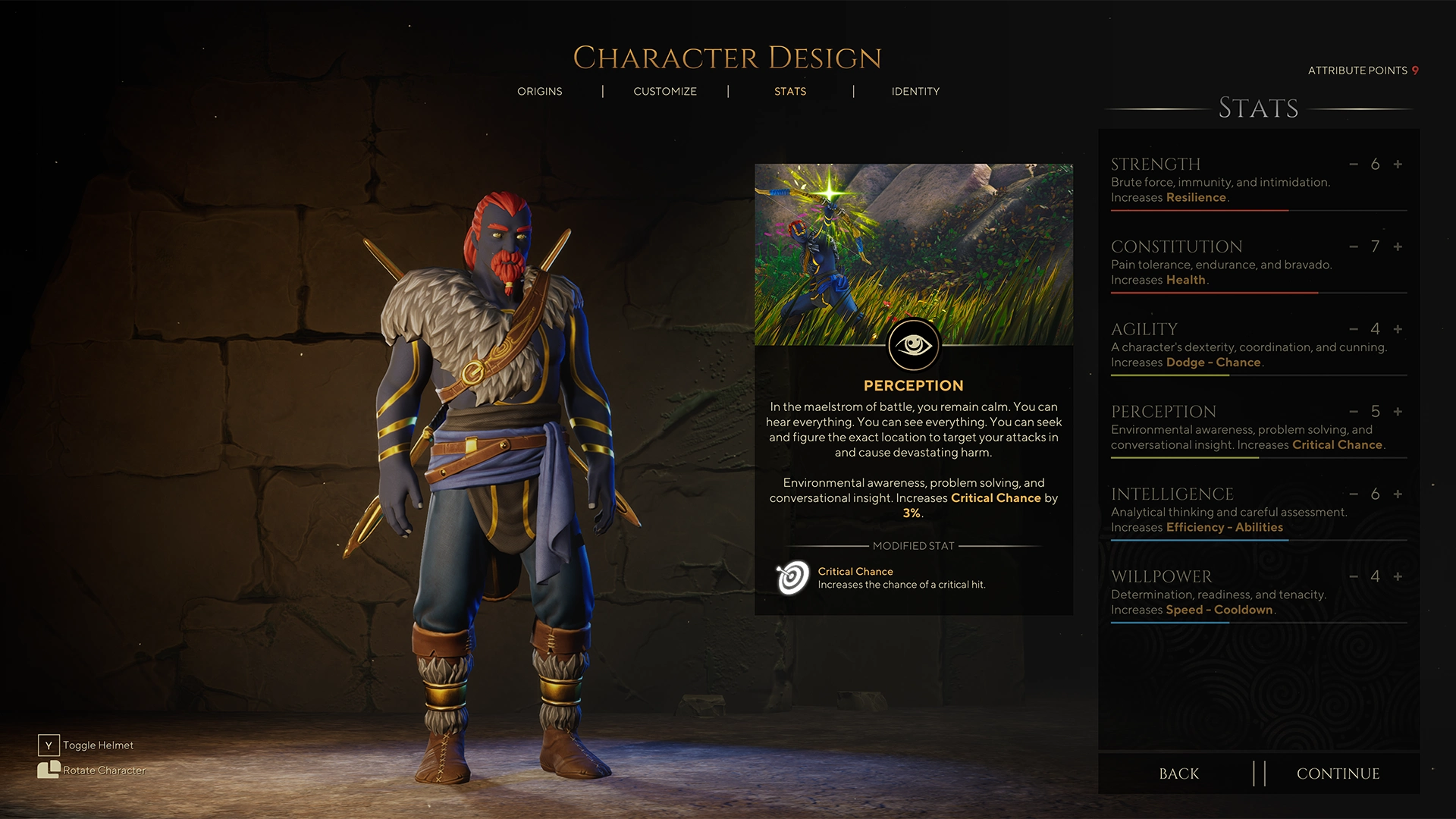This screenshot has height=819, width=1456.
Task: Increase Willpower with the plus button
Action: click(1397, 576)
